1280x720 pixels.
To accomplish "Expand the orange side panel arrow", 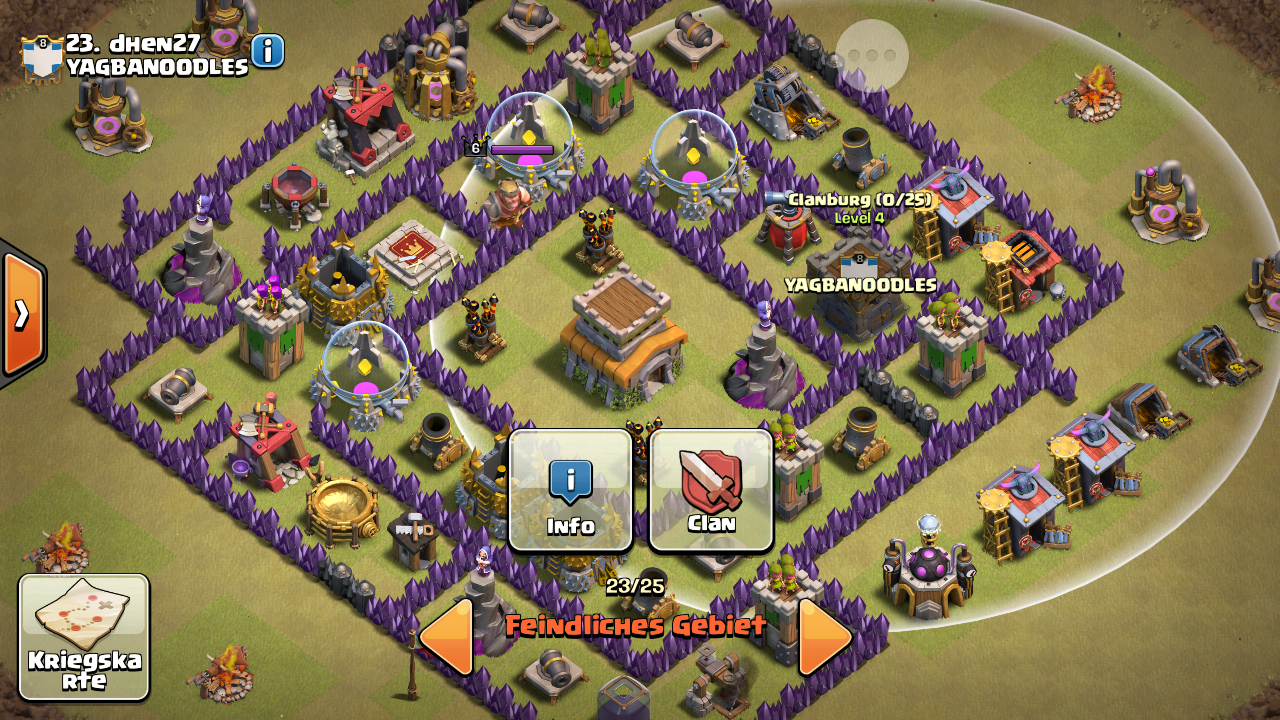I will 20,314.
